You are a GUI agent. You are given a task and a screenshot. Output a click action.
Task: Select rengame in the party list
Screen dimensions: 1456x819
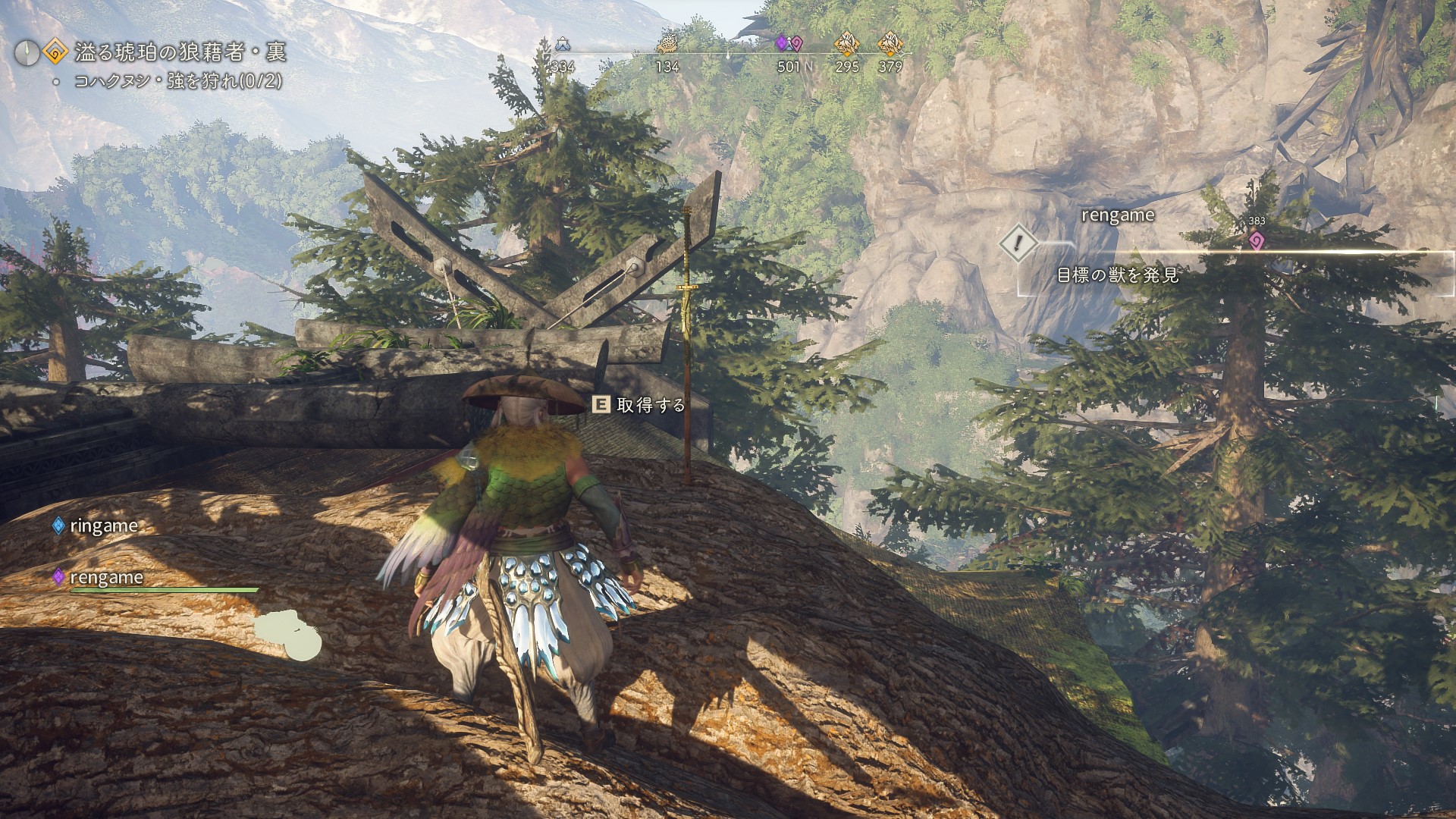point(105,577)
